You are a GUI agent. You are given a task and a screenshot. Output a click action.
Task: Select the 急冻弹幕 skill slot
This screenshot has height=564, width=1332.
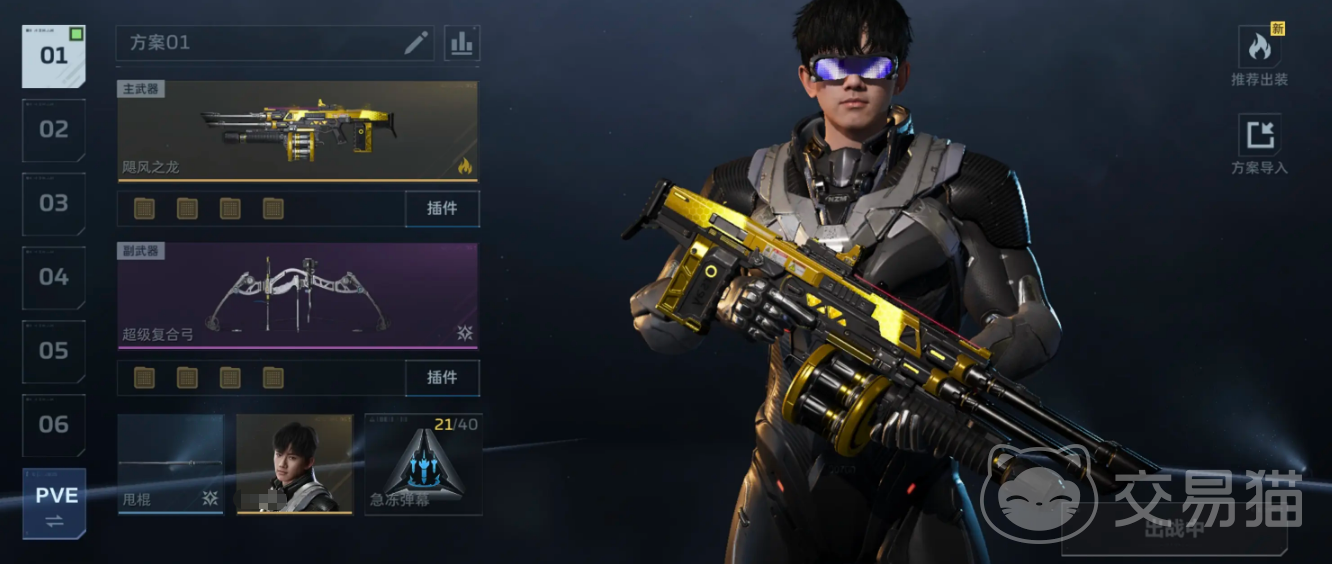tap(423, 464)
